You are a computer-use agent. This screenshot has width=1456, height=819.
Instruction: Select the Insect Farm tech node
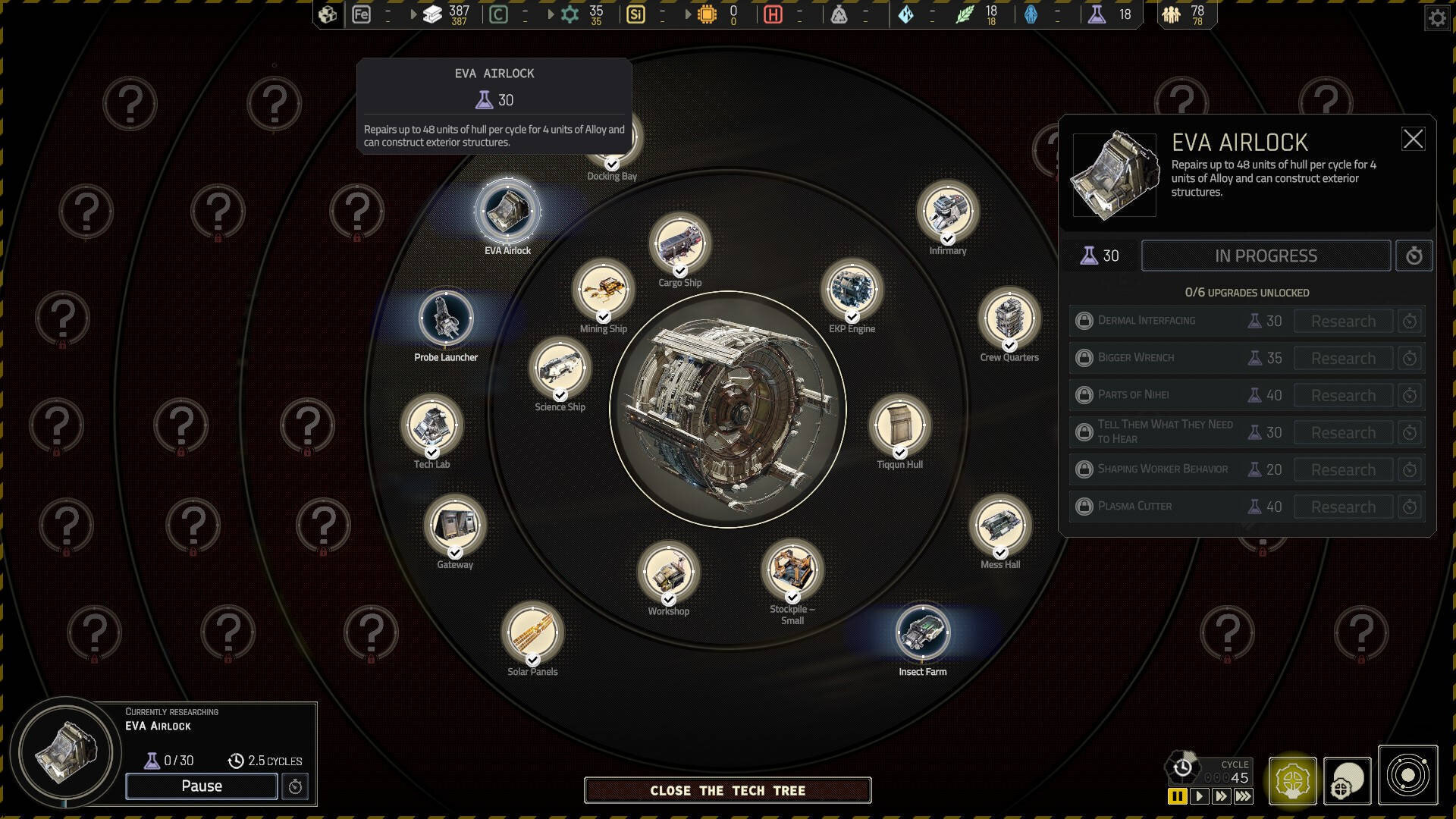point(922,632)
